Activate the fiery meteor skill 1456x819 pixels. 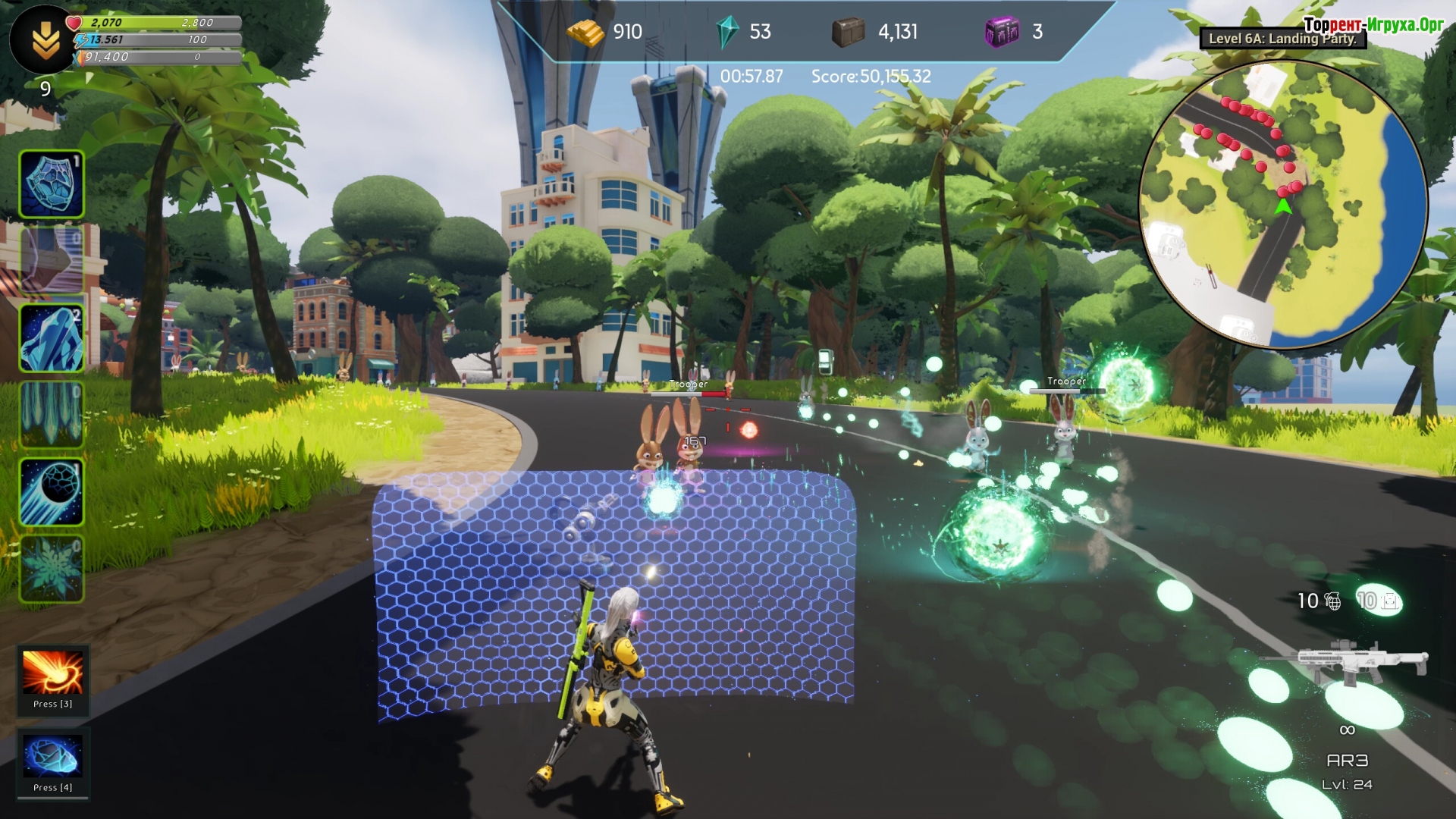tap(52, 673)
